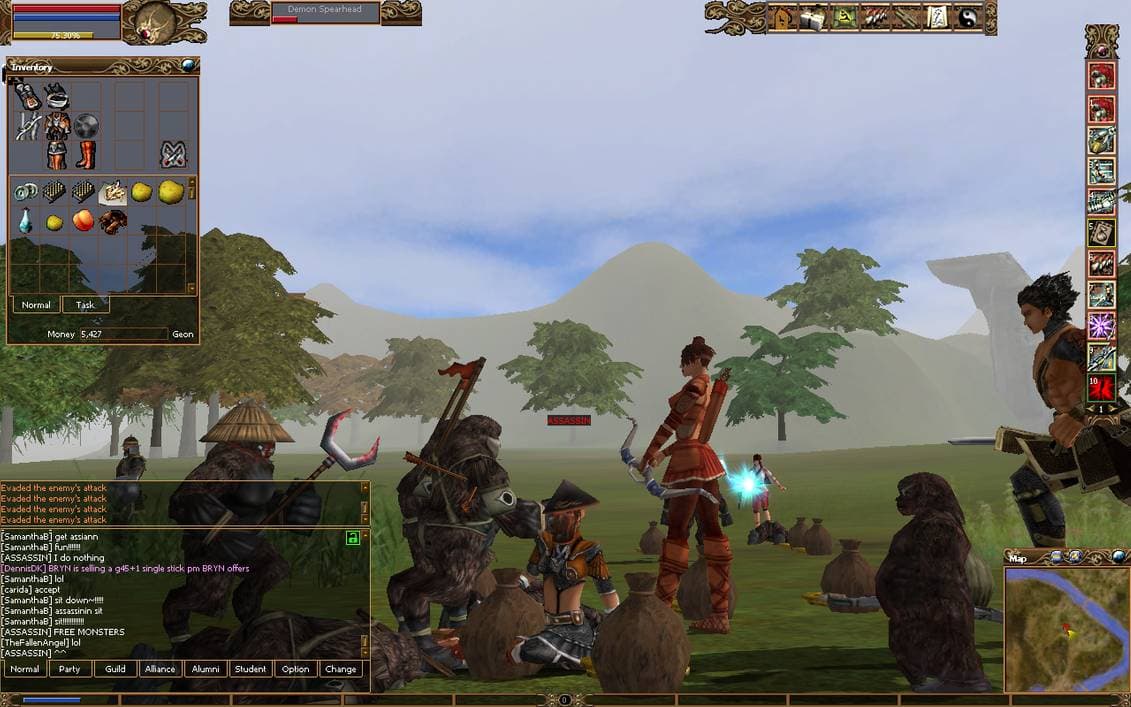This screenshot has height=707, width=1131.
Task: Select the blue potion bottle in the inventory
Action: point(25,221)
